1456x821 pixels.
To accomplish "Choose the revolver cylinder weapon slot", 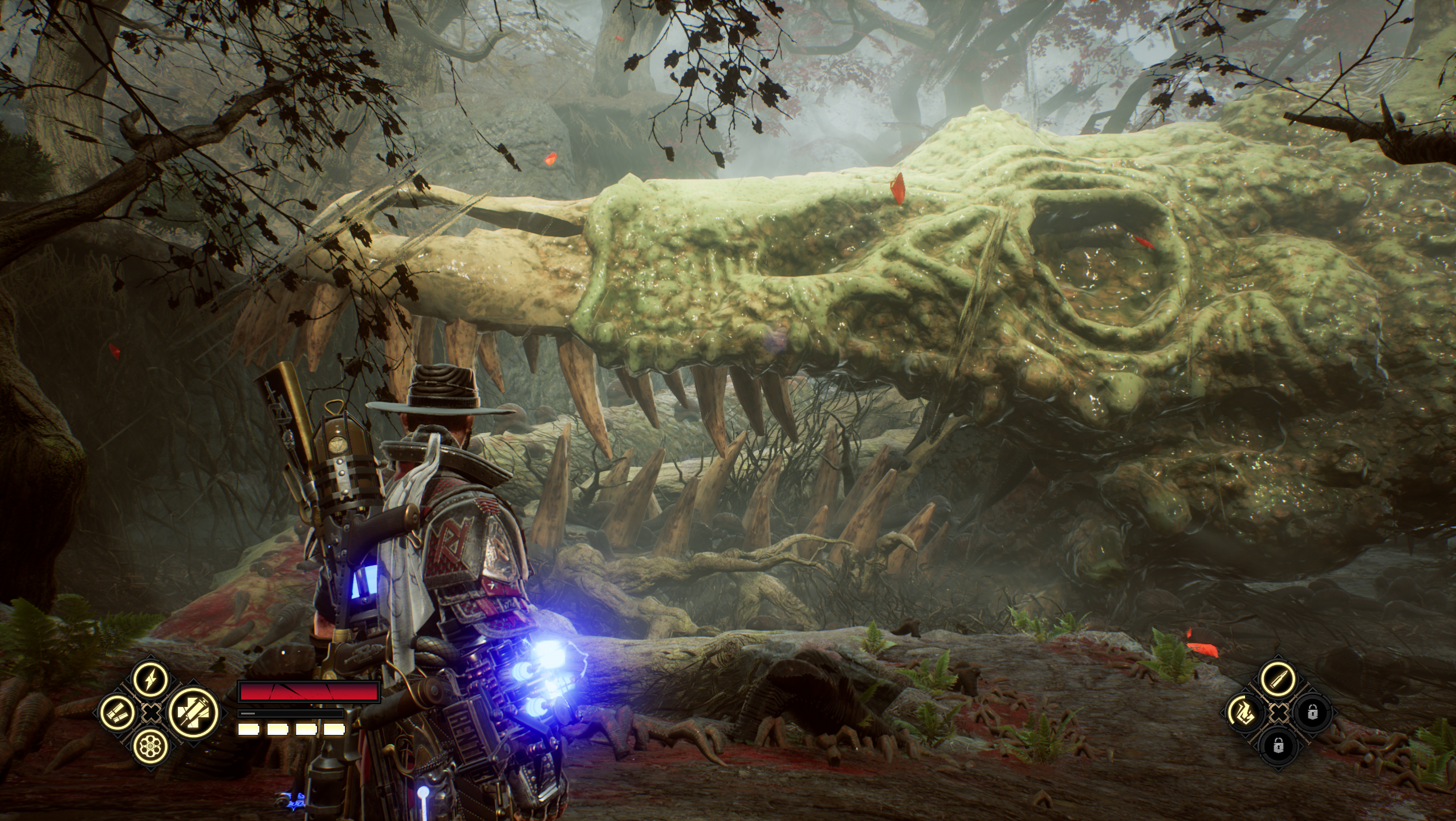I will pyautogui.click(x=151, y=745).
